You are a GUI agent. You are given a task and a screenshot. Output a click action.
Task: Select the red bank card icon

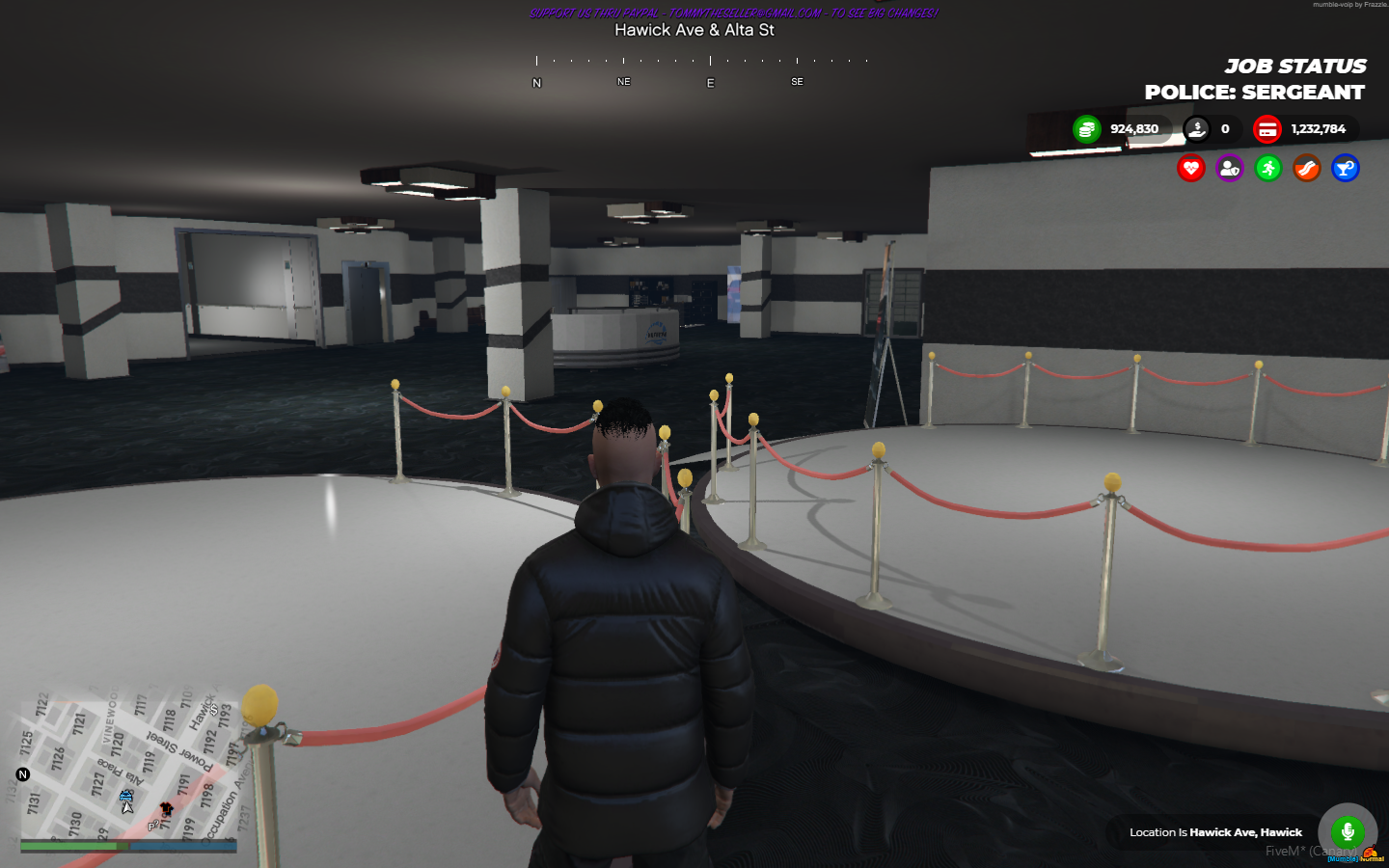1266,128
